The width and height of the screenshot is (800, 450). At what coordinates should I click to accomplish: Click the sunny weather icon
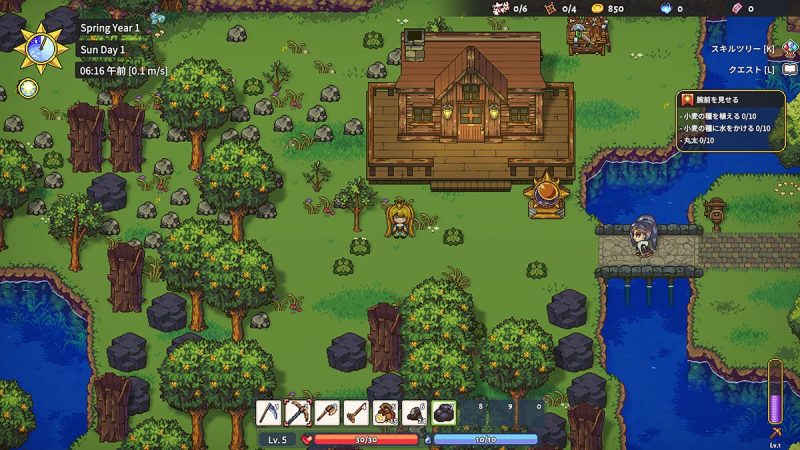click(x=28, y=88)
